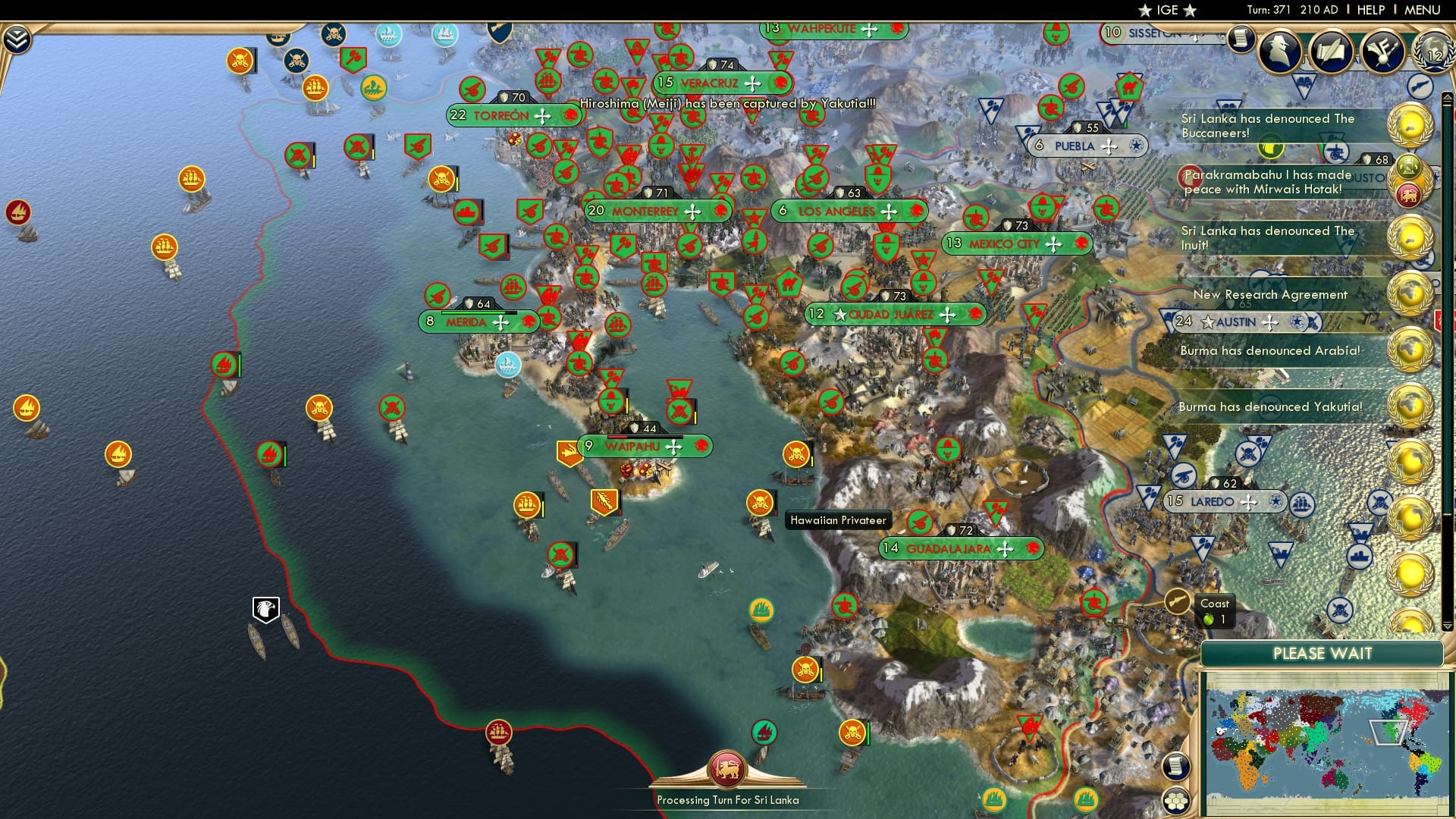
Task: Click the New Research Agreement notification
Action: pos(1270,295)
